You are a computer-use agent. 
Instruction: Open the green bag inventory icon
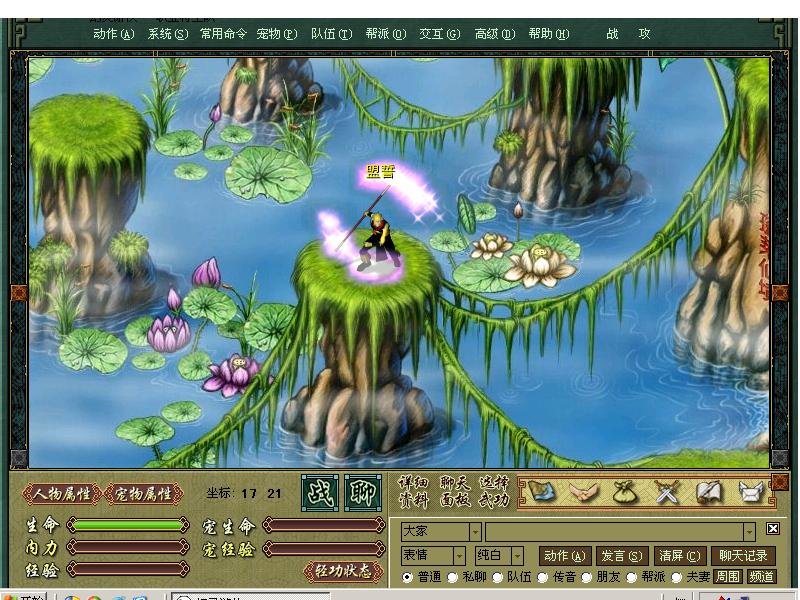pyautogui.click(x=625, y=491)
